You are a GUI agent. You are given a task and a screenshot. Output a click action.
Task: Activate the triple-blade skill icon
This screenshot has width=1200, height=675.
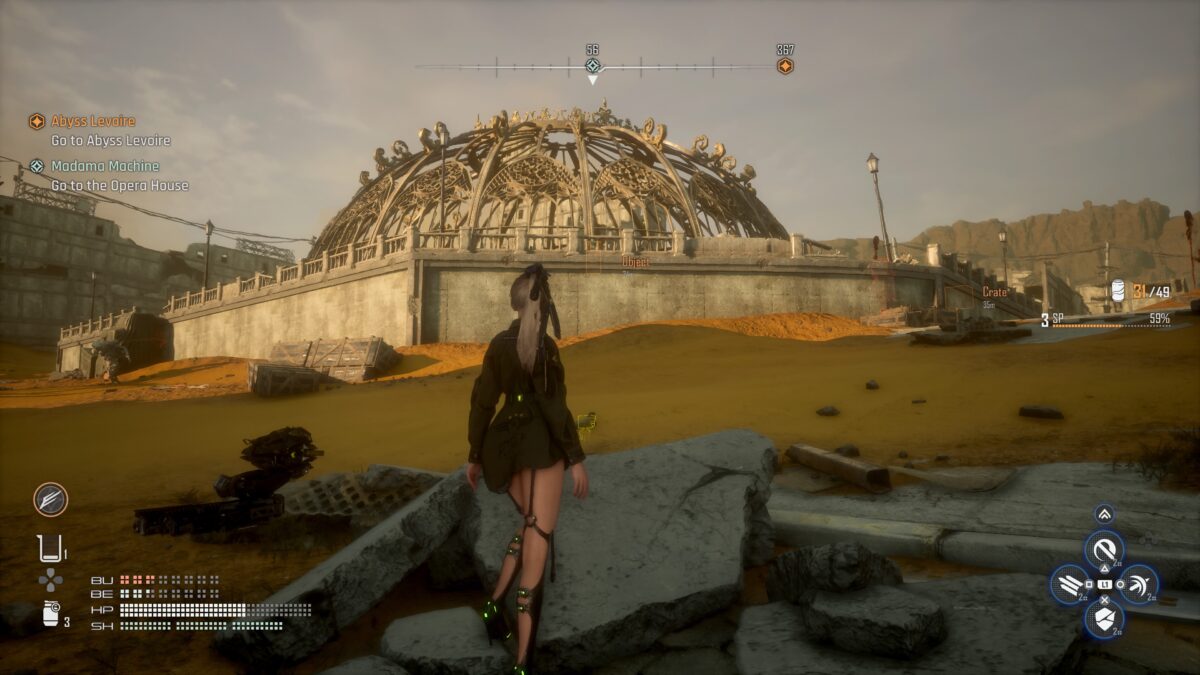pos(1069,584)
